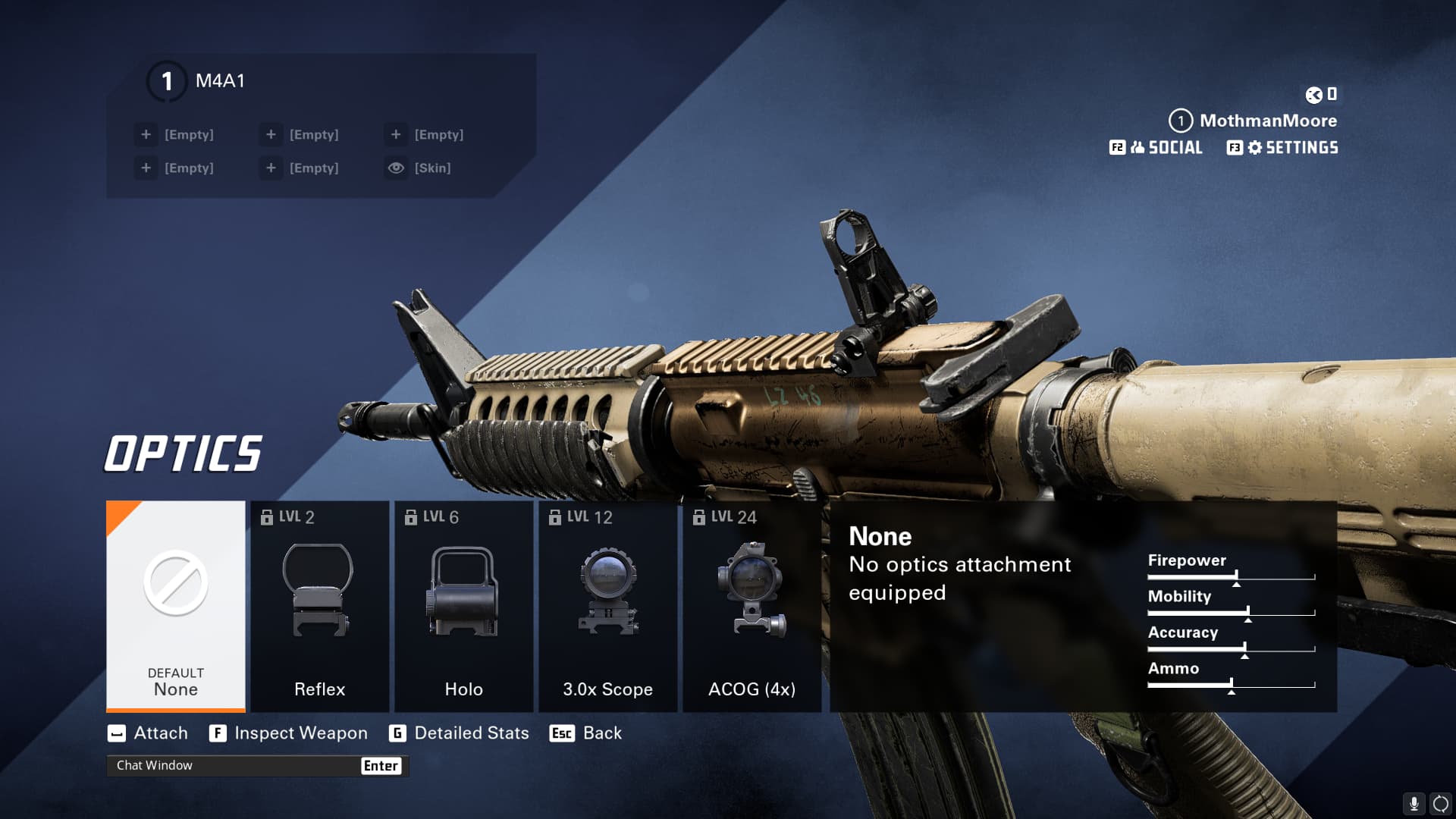Choose the Reflex sight card
This screenshot has width=1456, height=819.
tap(319, 605)
